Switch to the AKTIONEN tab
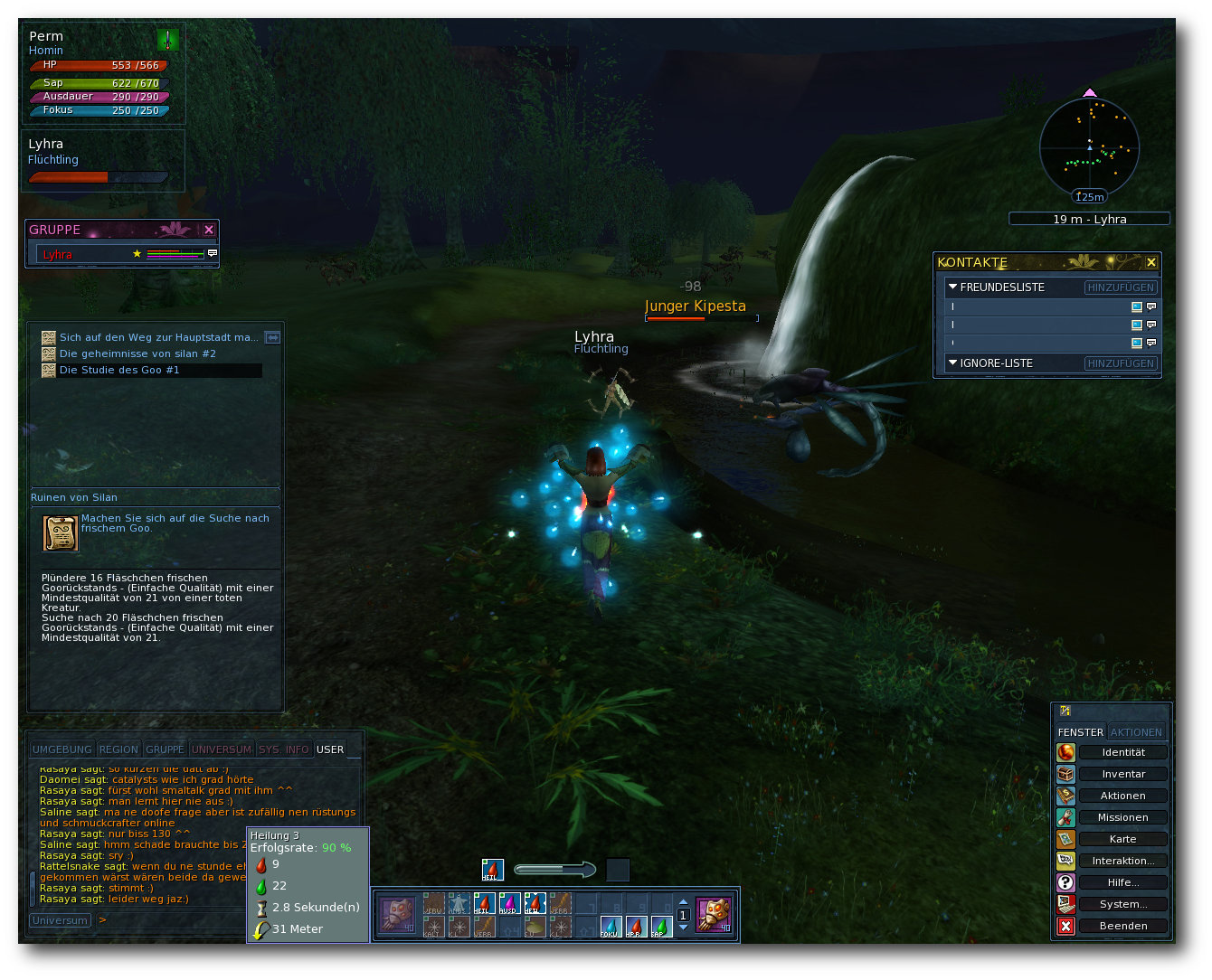 coord(1136,732)
